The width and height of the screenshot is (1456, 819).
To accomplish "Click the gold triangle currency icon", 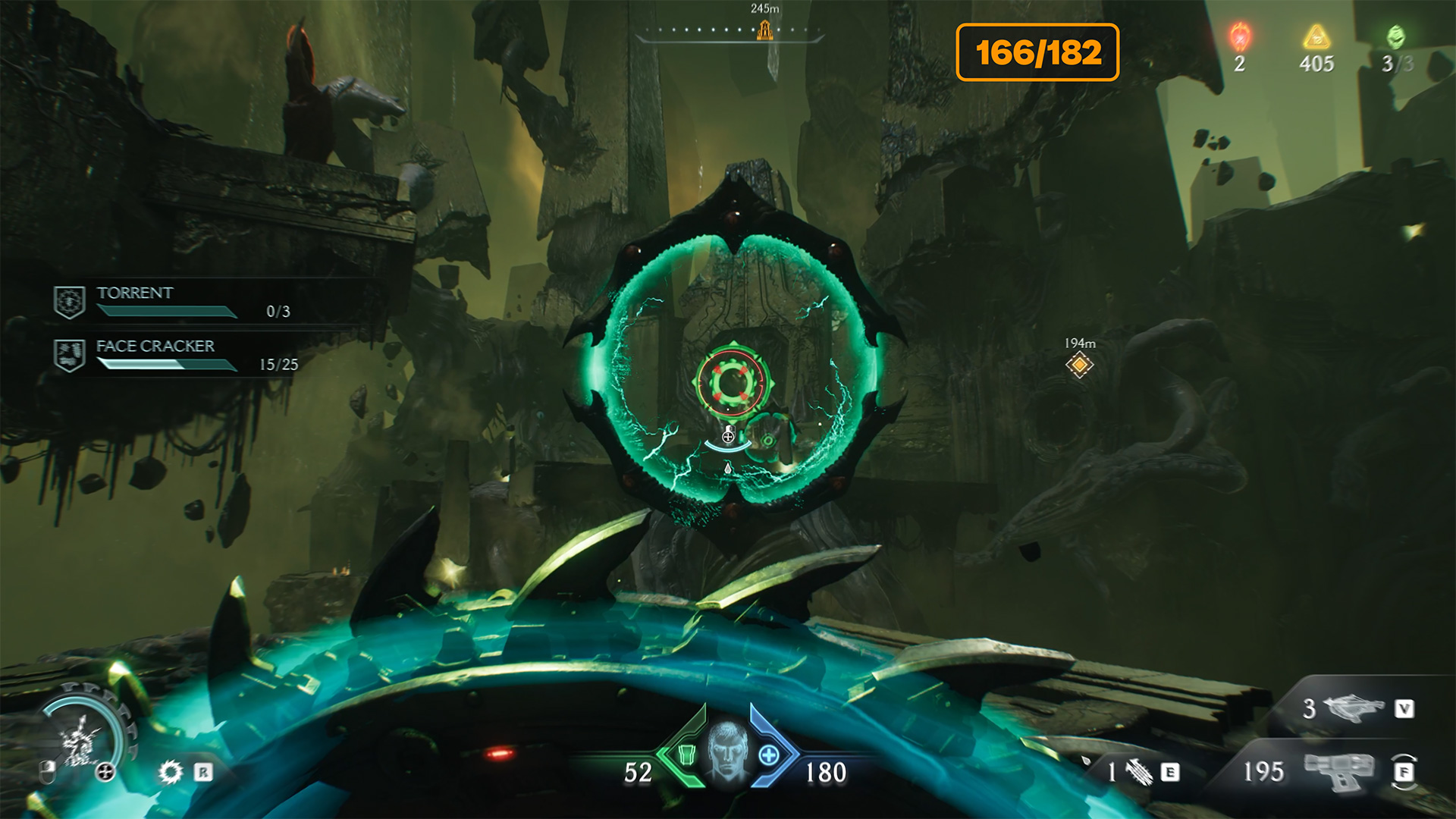I will [1316, 36].
